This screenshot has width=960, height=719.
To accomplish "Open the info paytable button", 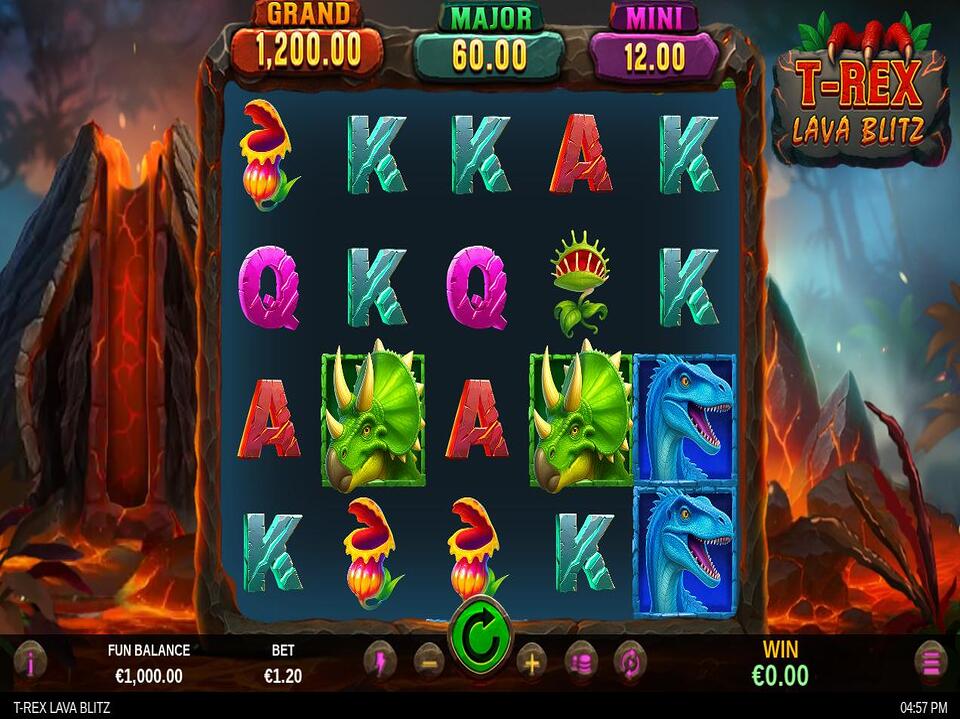I will (30, 662).
